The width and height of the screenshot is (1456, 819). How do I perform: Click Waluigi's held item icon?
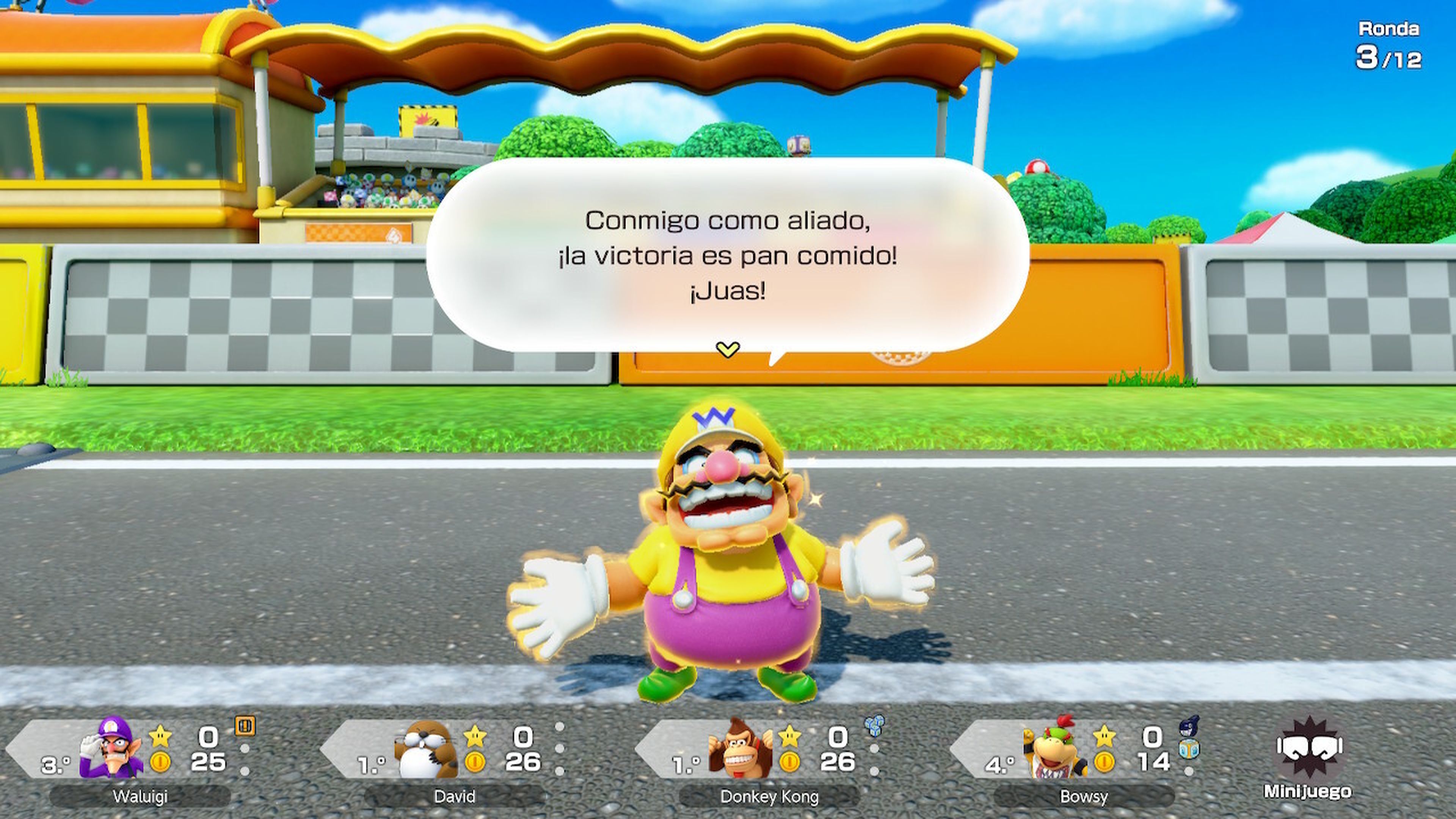click(x=246, y=726)
